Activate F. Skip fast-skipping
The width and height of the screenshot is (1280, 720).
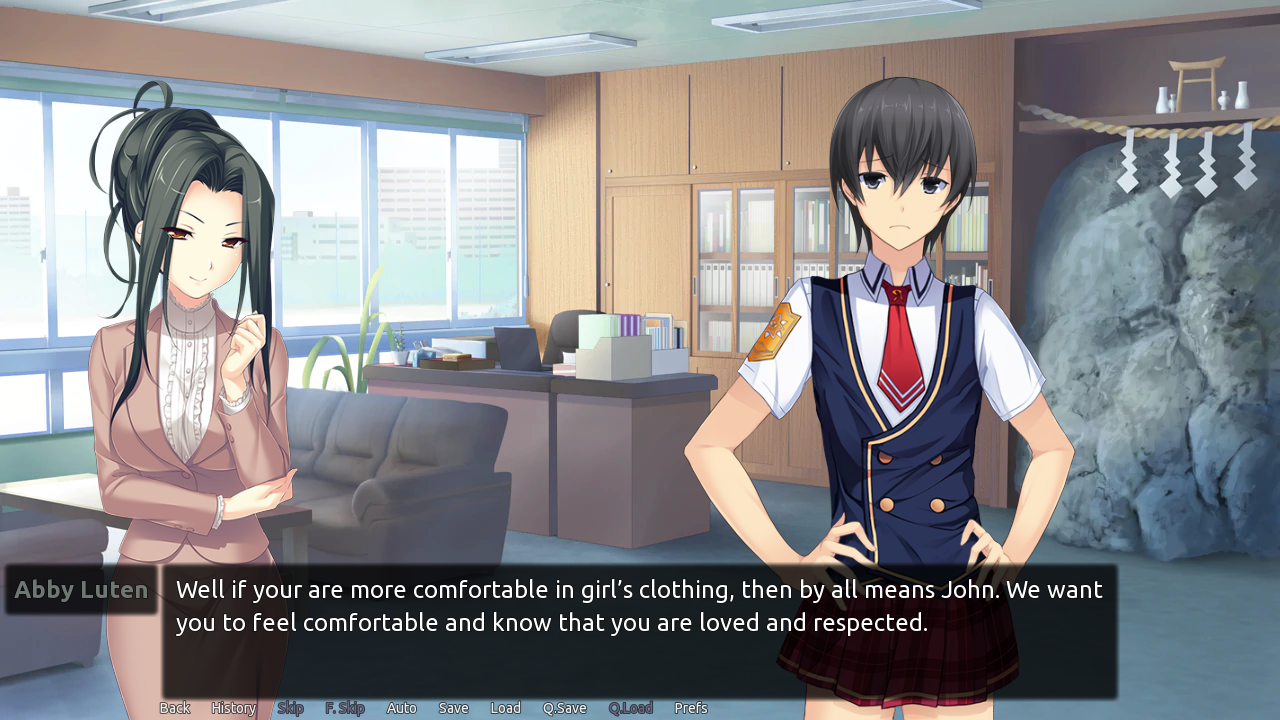tap(344, 707)
